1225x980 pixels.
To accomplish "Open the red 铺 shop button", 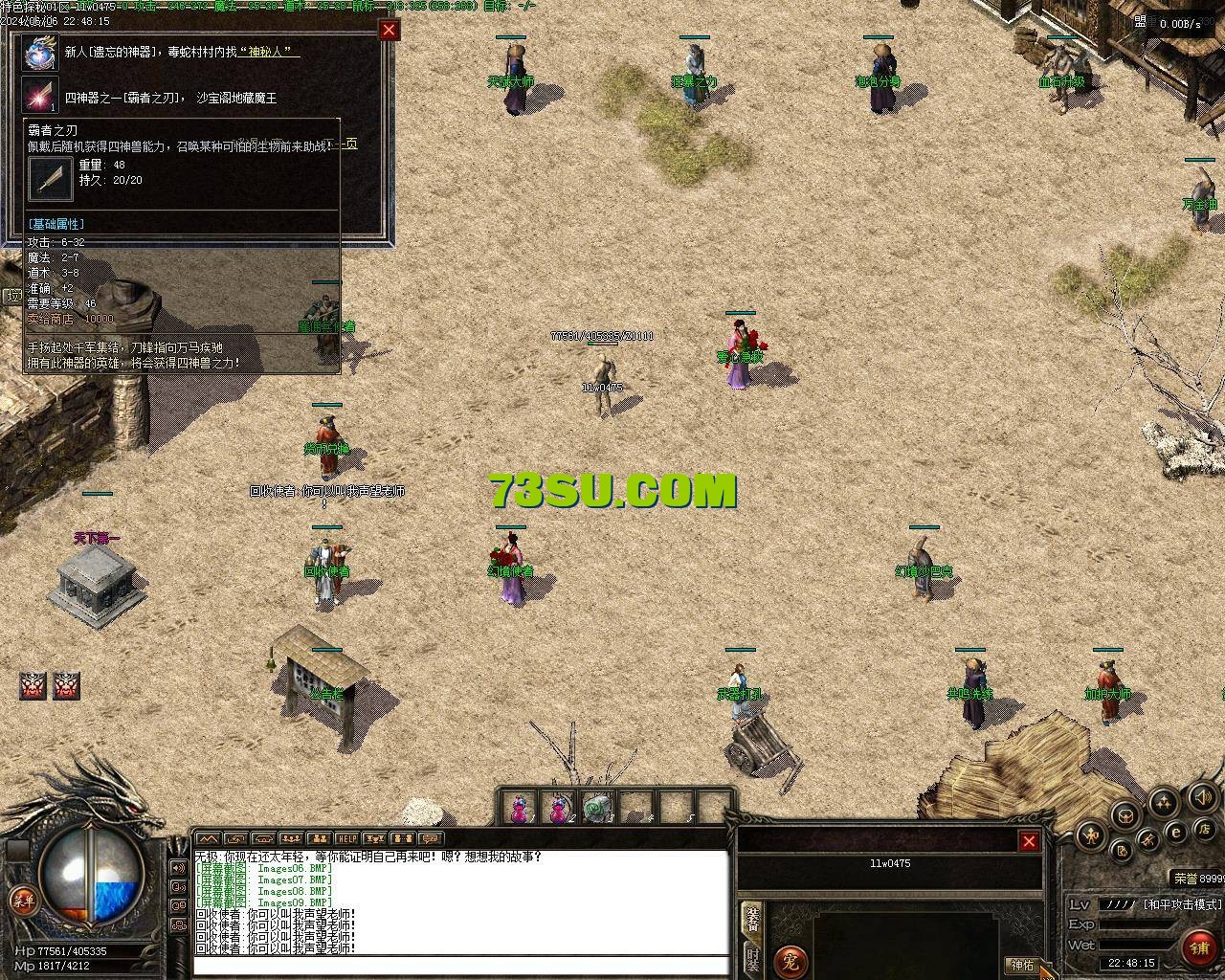I will (x=1200, y=947).
